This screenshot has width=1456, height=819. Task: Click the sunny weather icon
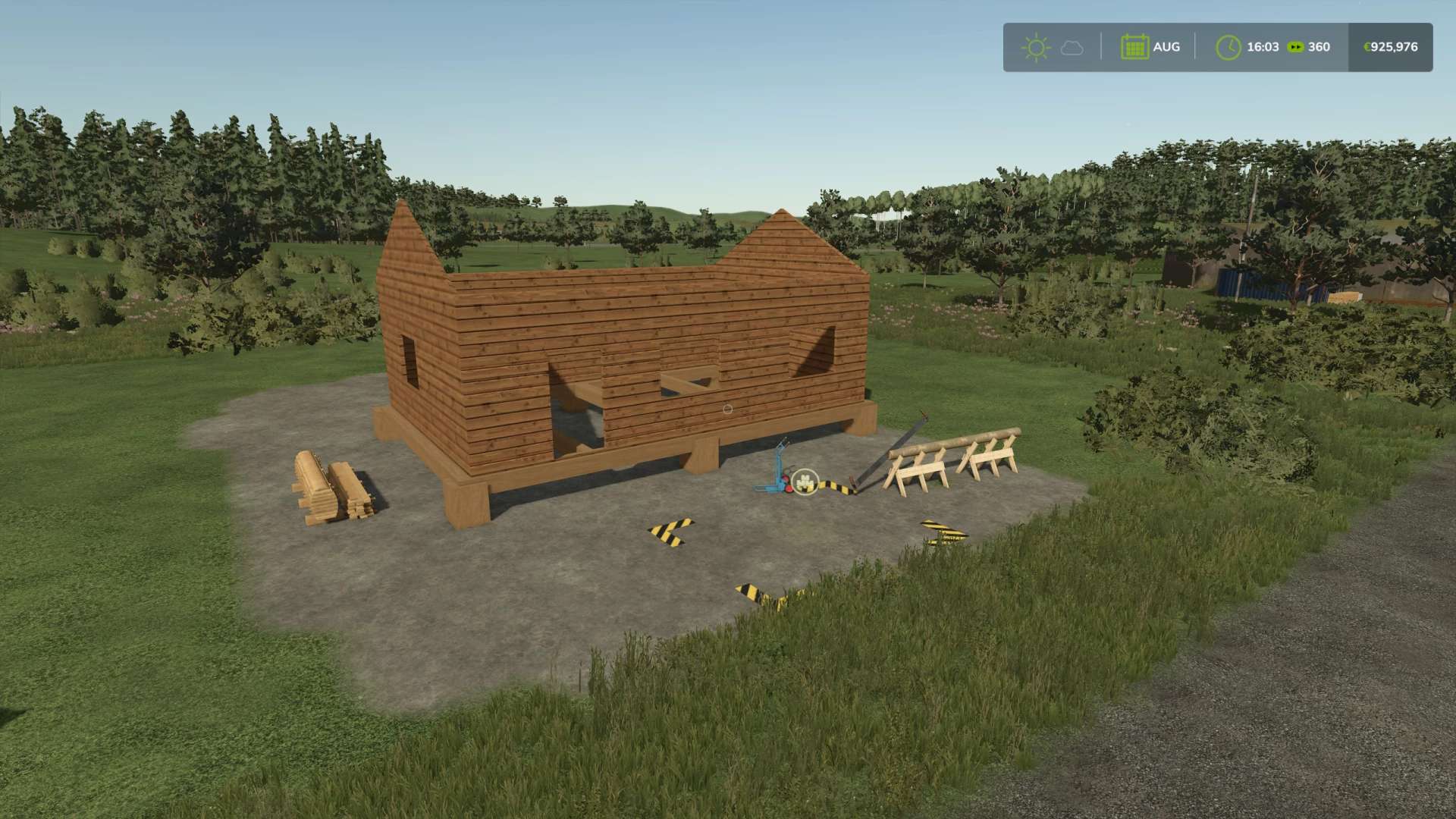tap(1035, 47)
